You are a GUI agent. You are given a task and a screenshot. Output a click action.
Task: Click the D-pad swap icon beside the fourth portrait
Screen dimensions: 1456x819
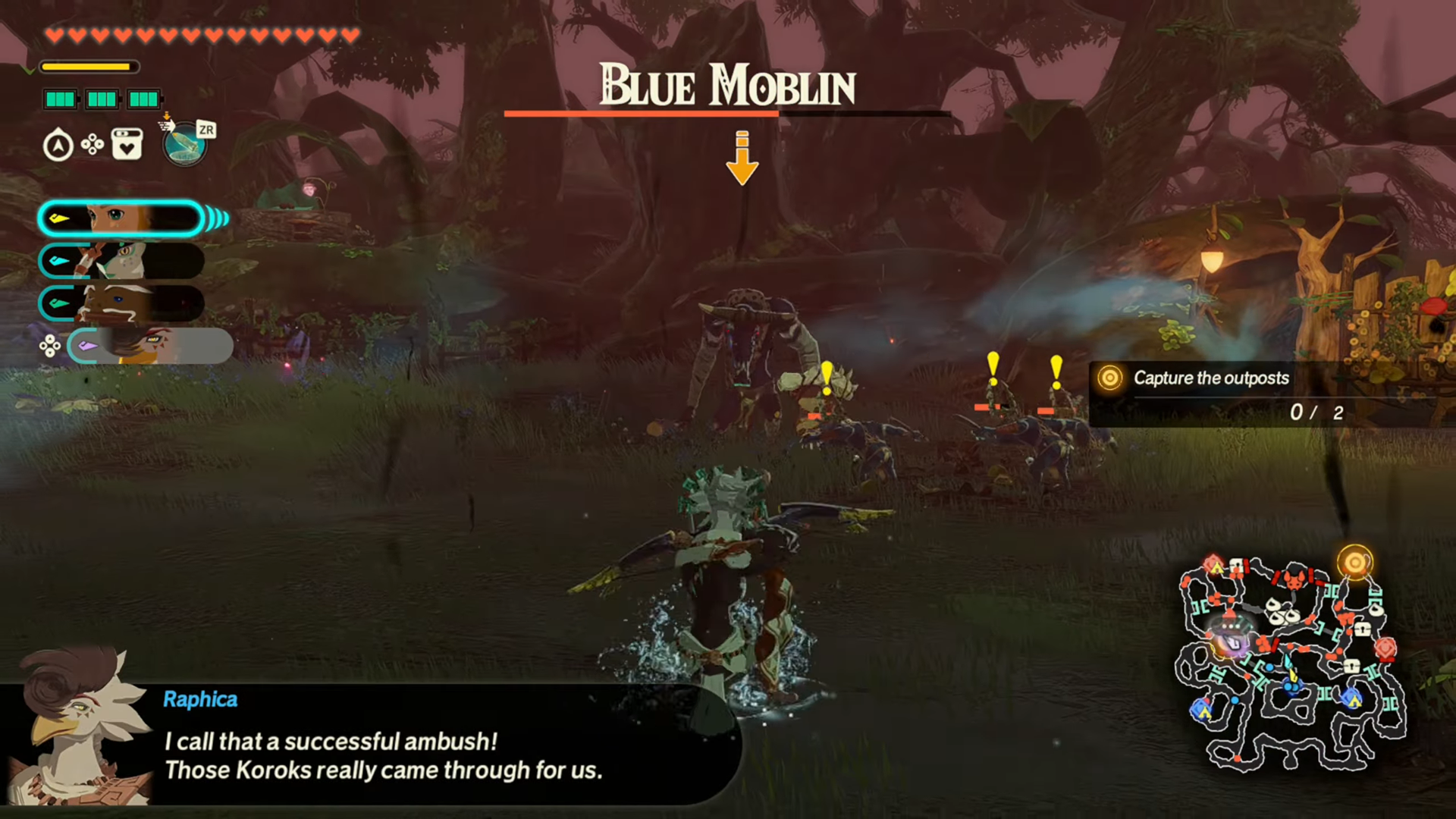tap(50, 345)
